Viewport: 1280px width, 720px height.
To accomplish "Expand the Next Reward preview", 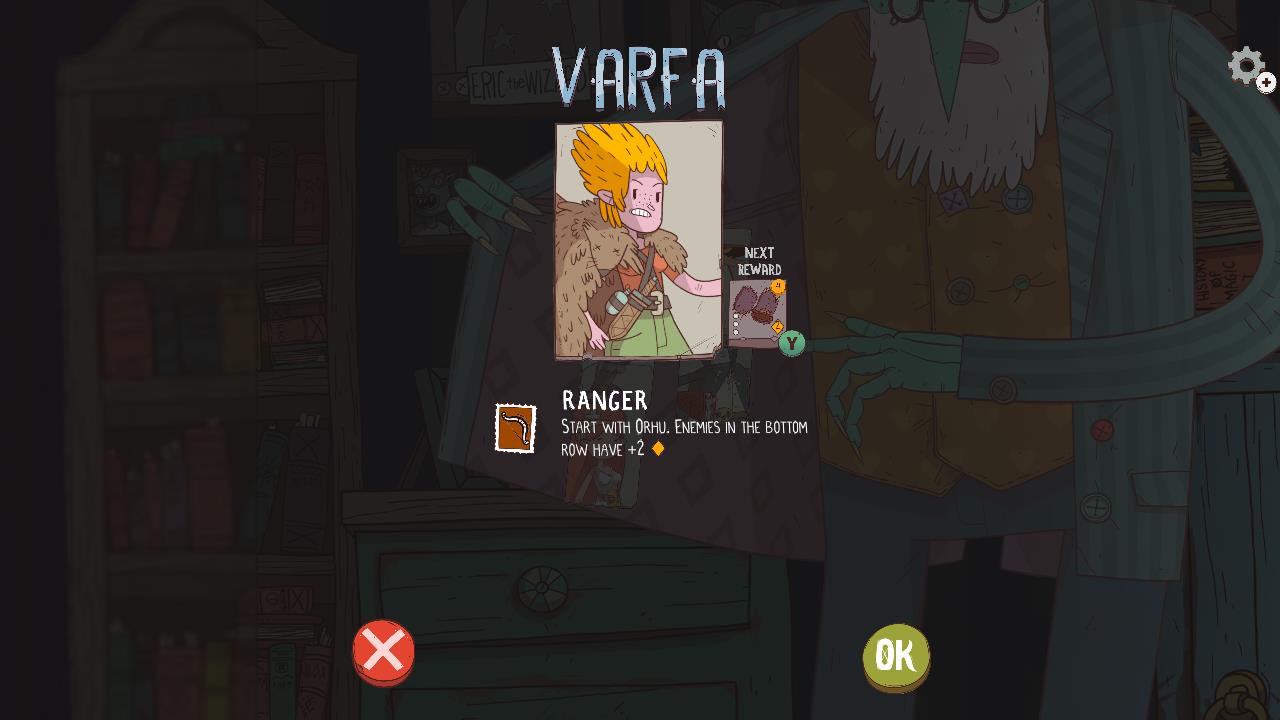I will (x=758, y=310).
